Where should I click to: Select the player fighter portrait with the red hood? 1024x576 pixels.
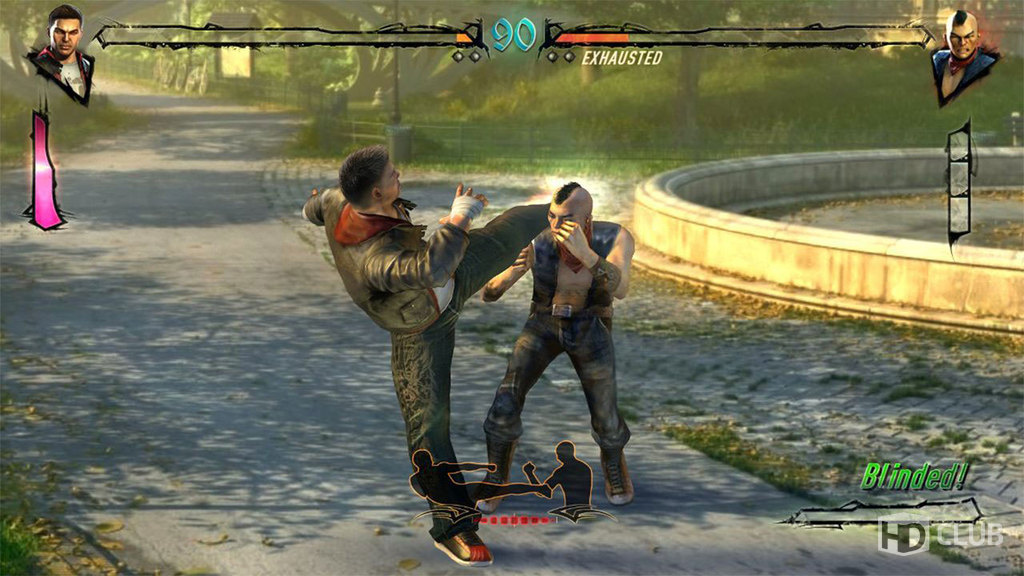(62, 54)
